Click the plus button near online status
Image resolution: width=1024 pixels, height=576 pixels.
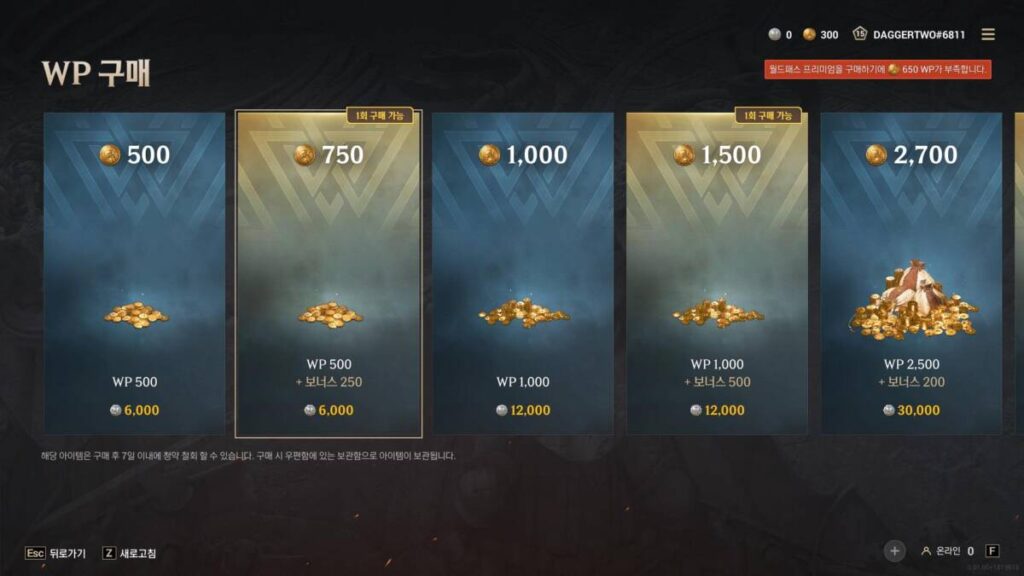click(x=895, y=551)
